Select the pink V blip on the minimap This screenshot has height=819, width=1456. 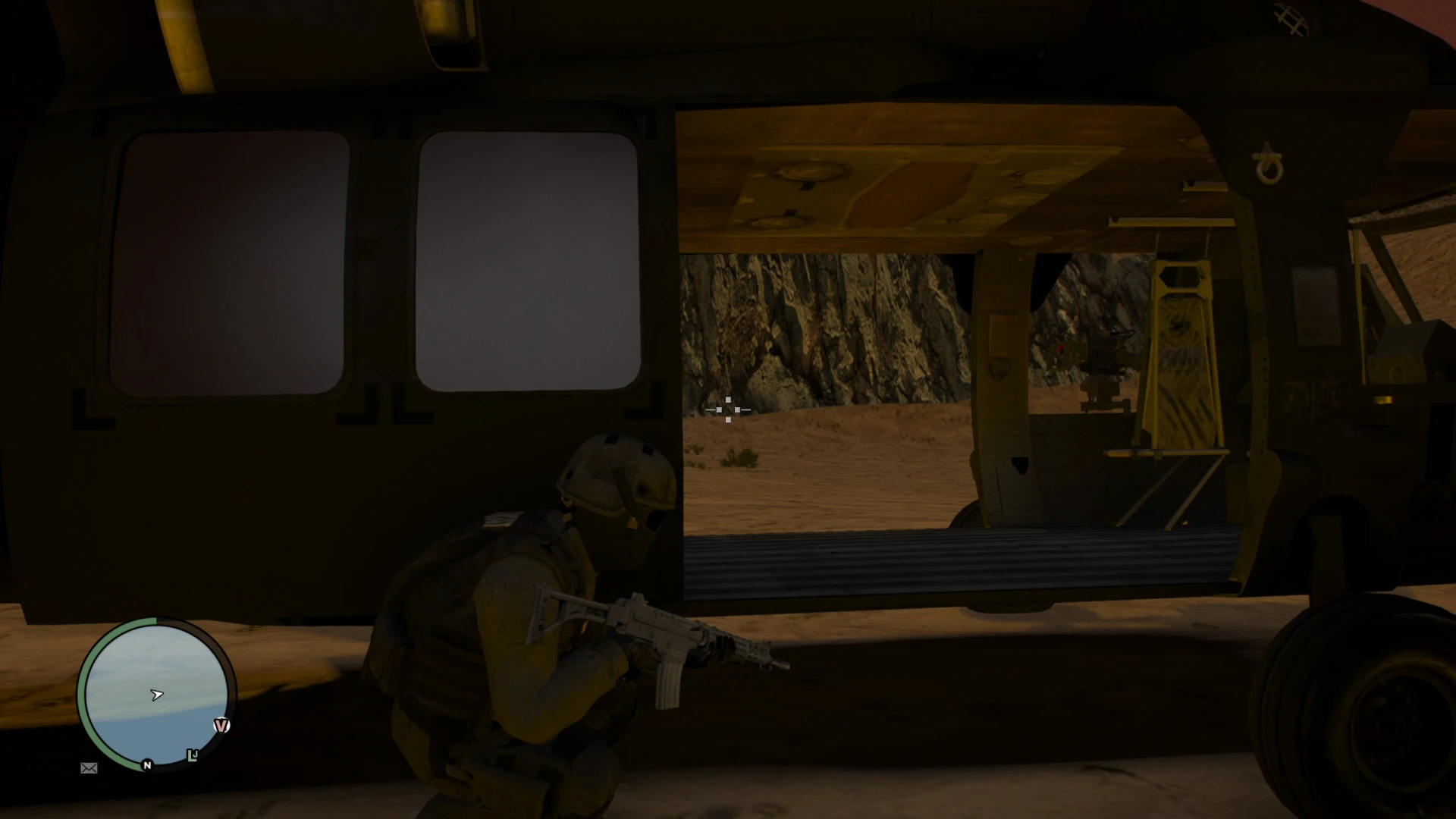point(221,724)
